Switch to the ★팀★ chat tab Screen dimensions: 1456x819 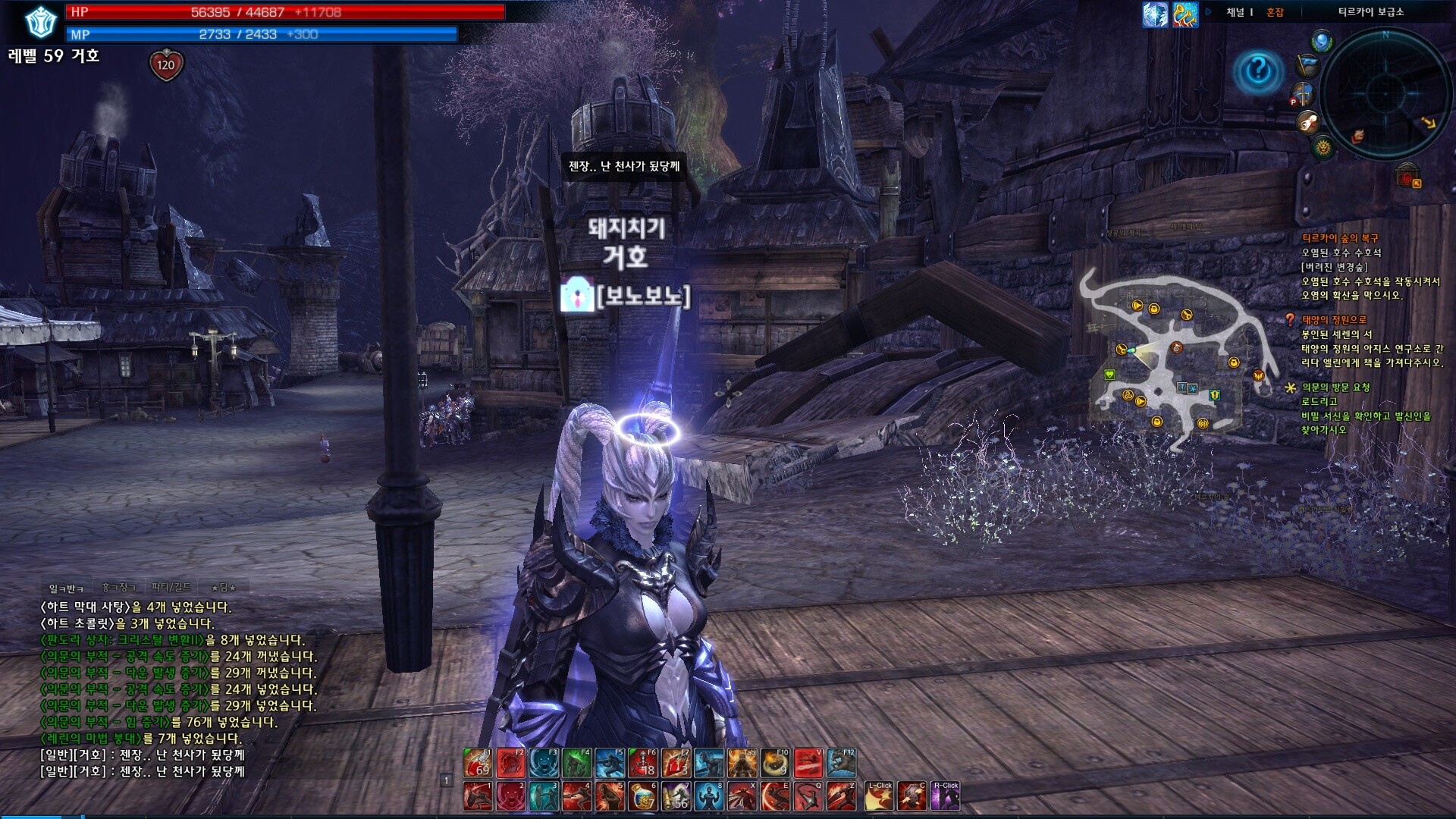coord(224,588)
